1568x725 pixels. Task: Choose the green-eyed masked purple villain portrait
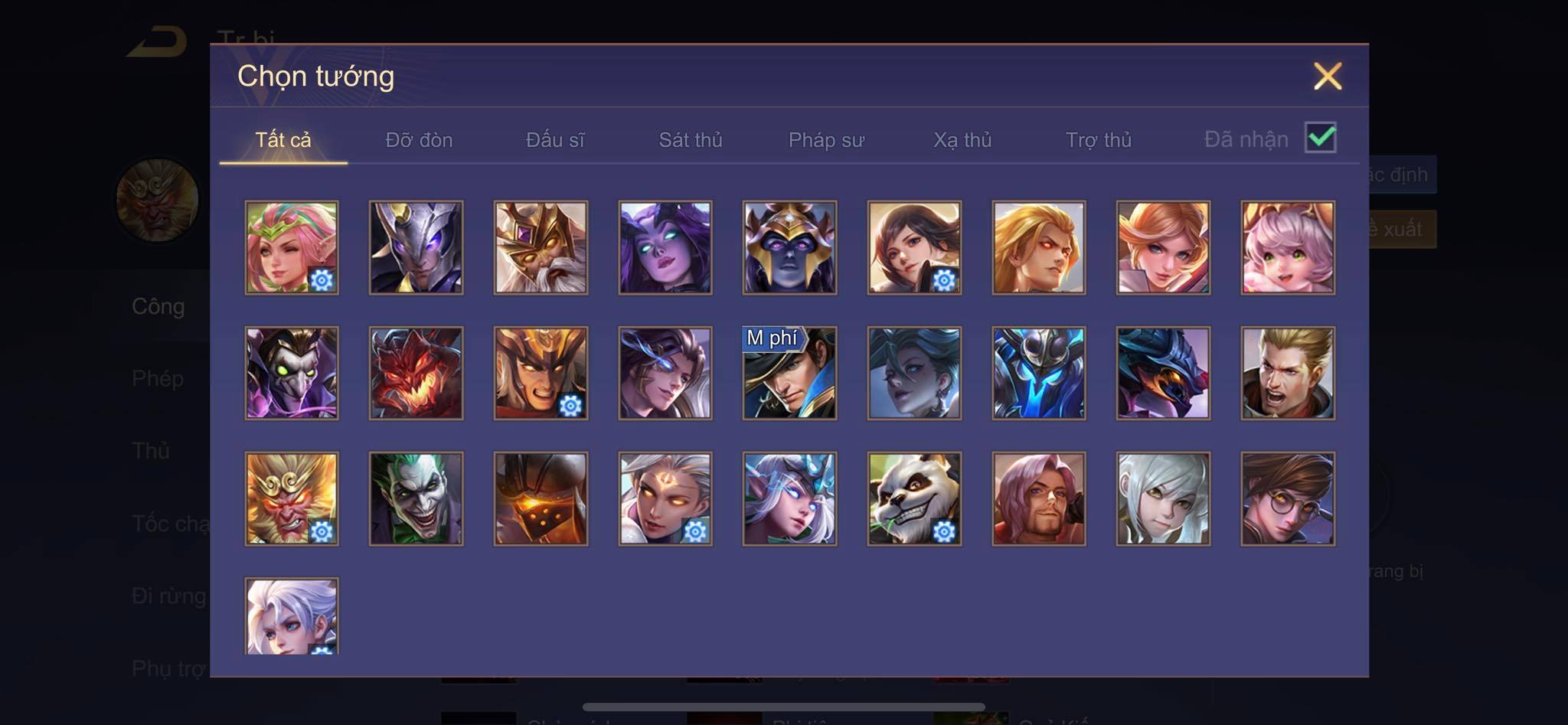click(x=292, y=374)
